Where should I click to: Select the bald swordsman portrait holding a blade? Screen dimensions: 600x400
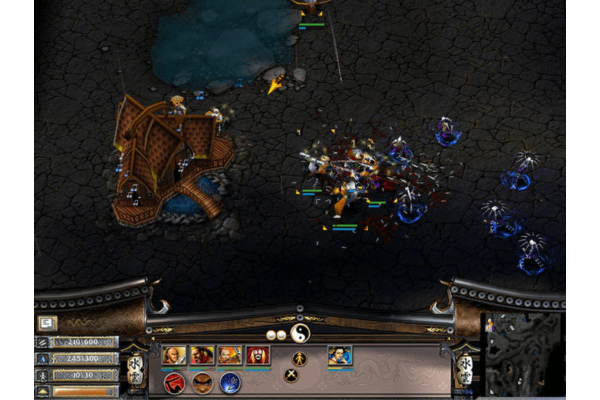[x=230, y=355]
